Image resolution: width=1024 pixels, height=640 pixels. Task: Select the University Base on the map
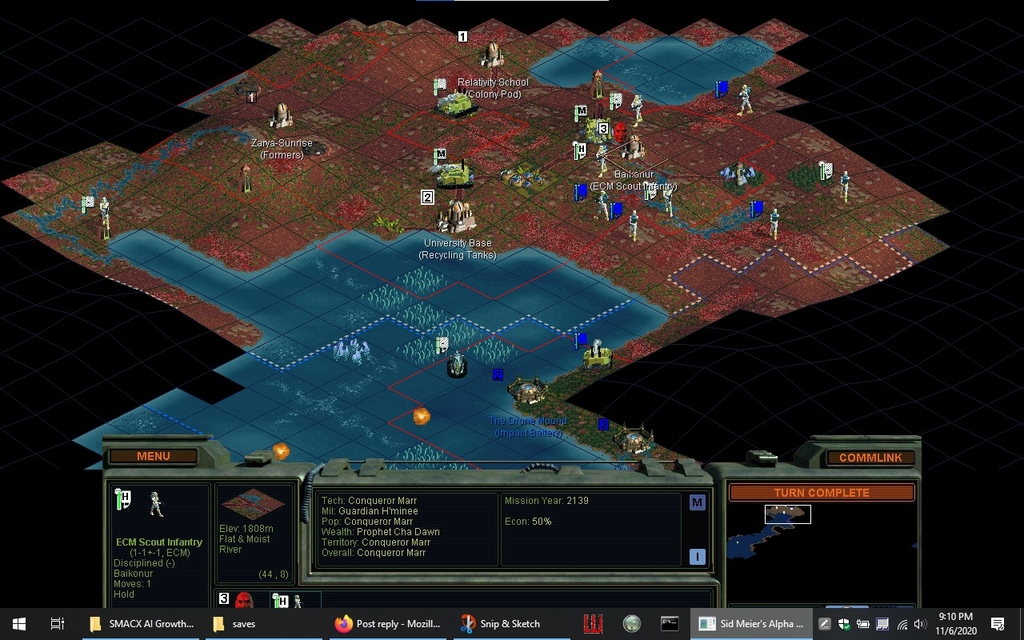coord(457,215)
